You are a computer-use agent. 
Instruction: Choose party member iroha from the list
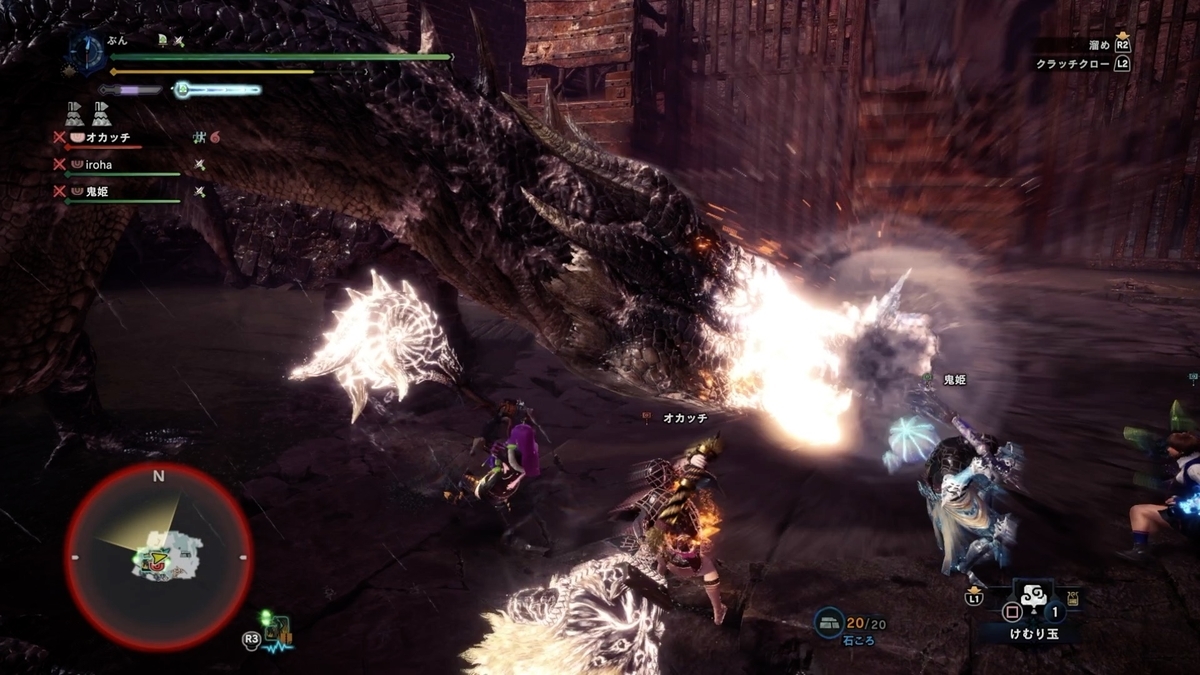click(98, 164)
